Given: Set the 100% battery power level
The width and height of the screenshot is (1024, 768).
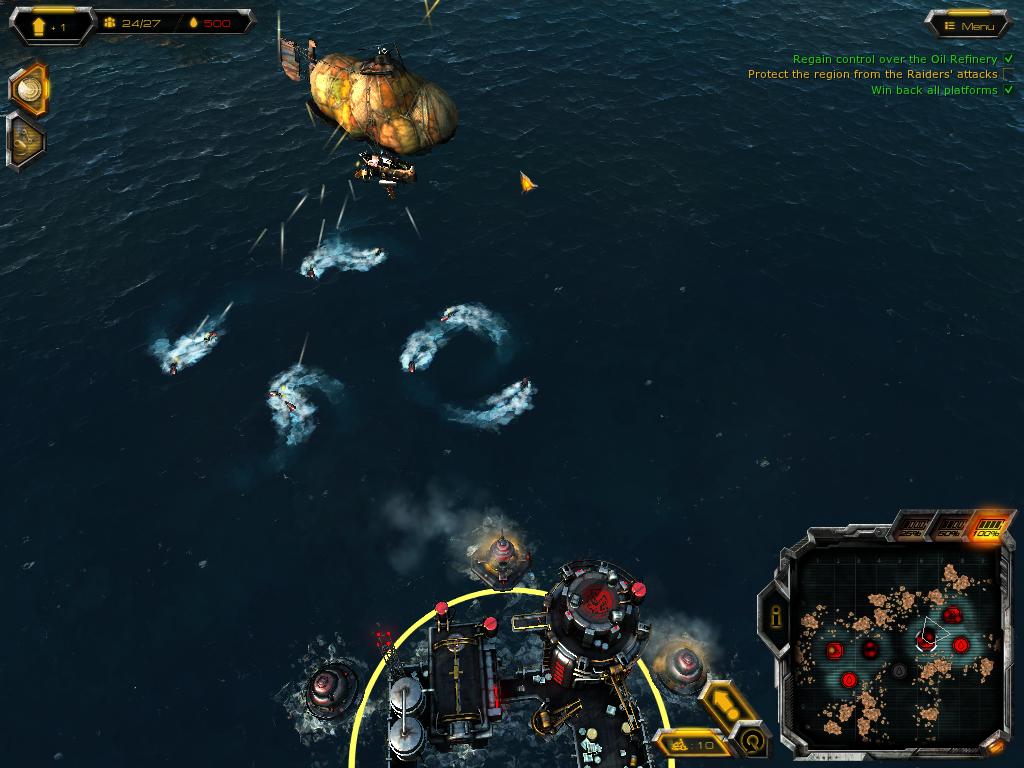Looking at the screenshot, I should tap(989, 526).
